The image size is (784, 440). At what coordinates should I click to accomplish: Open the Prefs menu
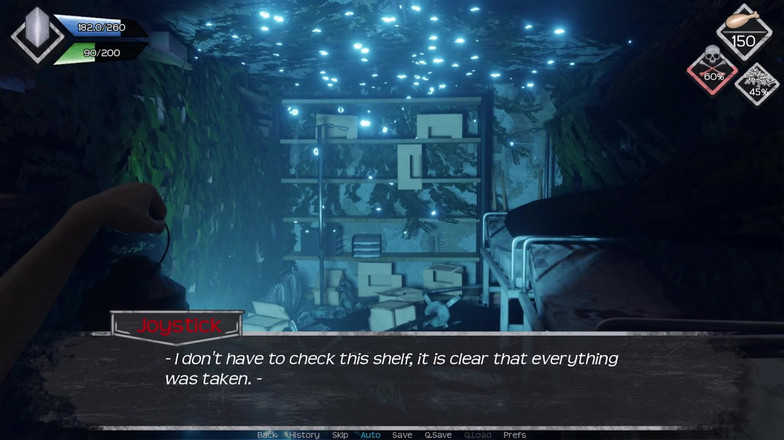pyautogui.click(x=514, y=435)
